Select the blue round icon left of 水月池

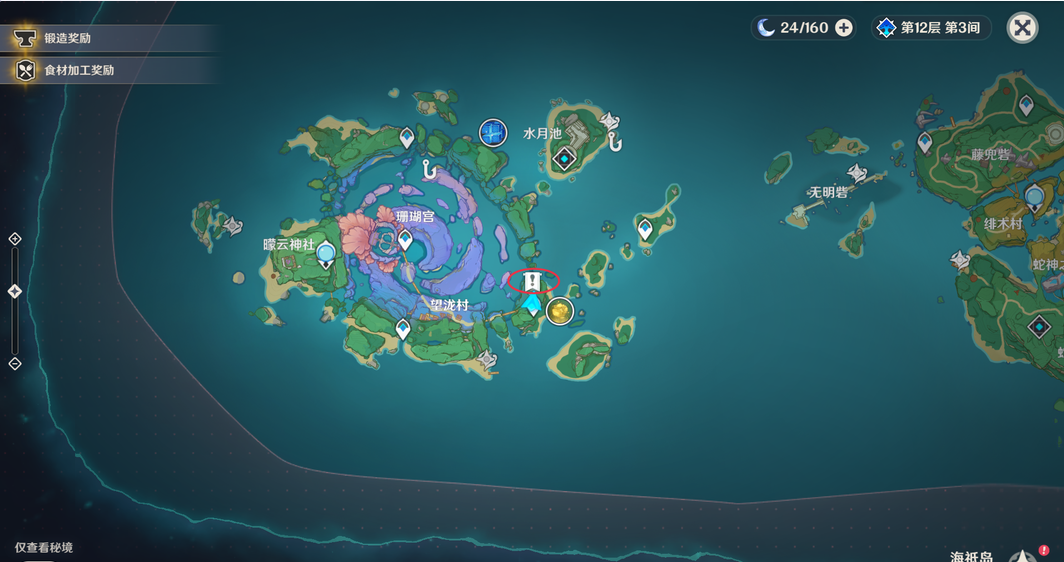tap(492, 132)
